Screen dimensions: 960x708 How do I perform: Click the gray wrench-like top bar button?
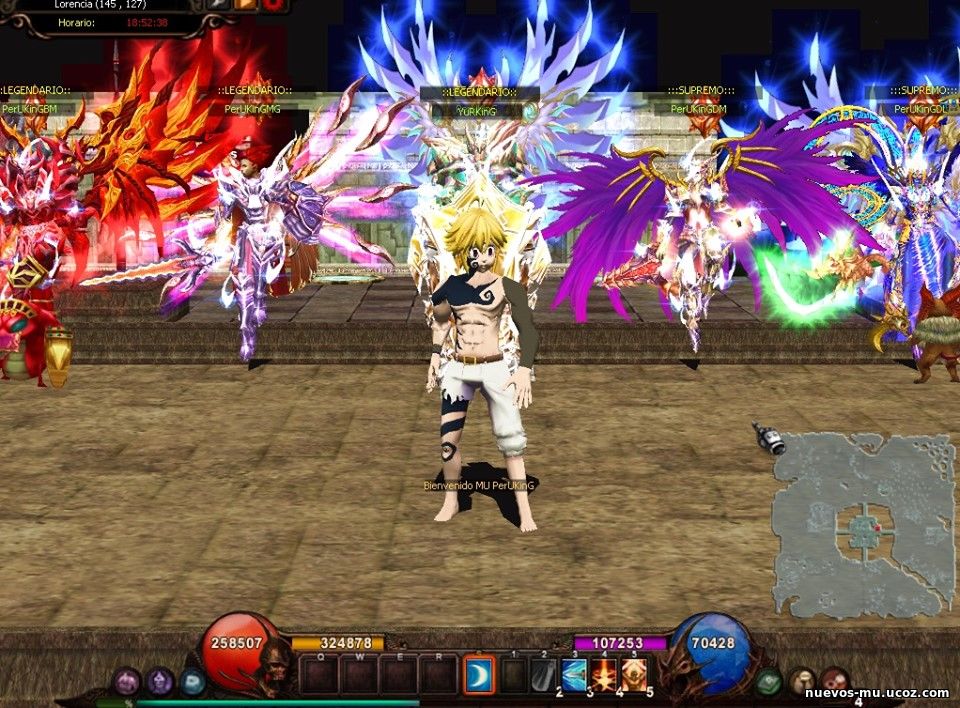point(218,4)
